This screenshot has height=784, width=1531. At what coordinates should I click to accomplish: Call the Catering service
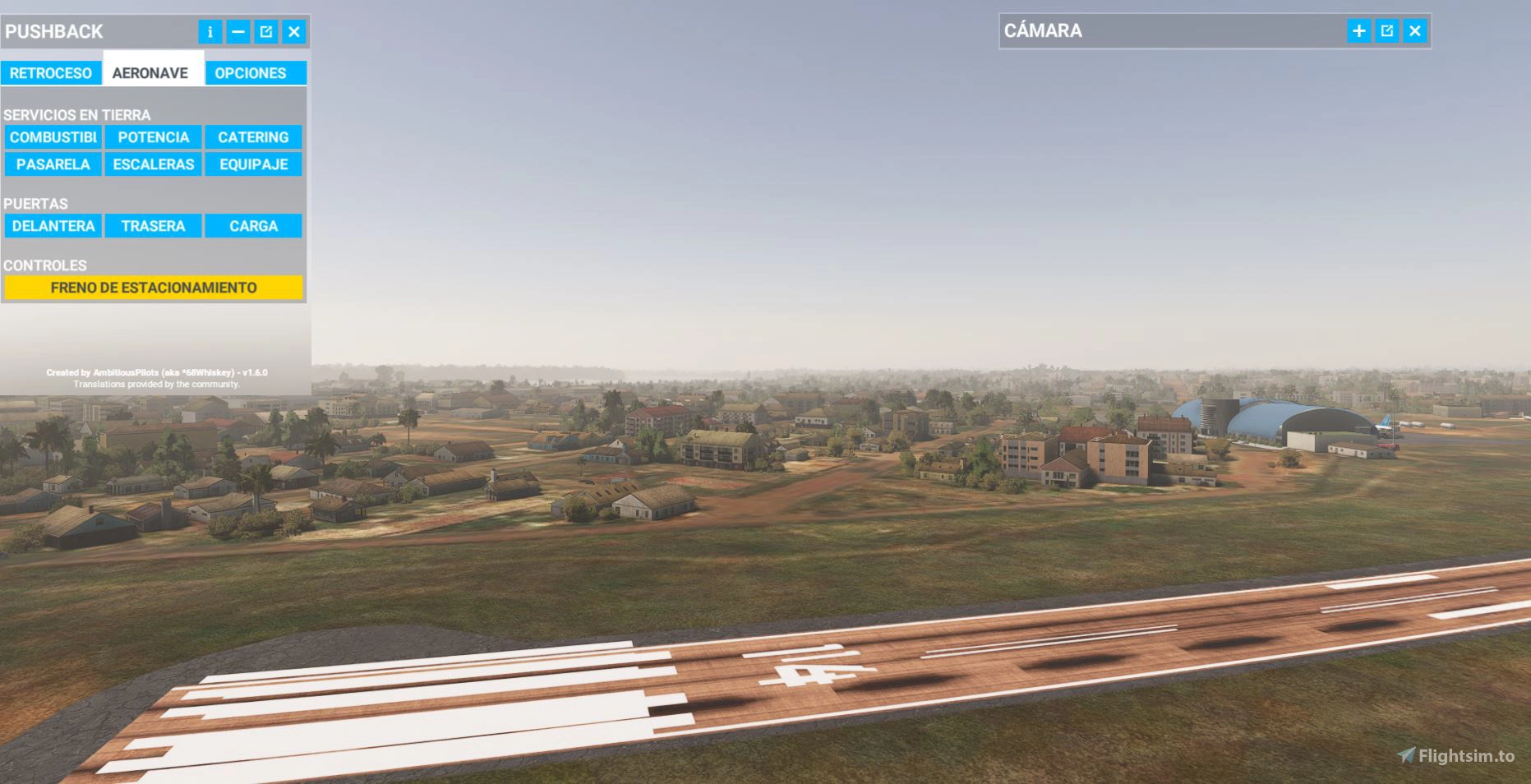click(x=253, y=137)
